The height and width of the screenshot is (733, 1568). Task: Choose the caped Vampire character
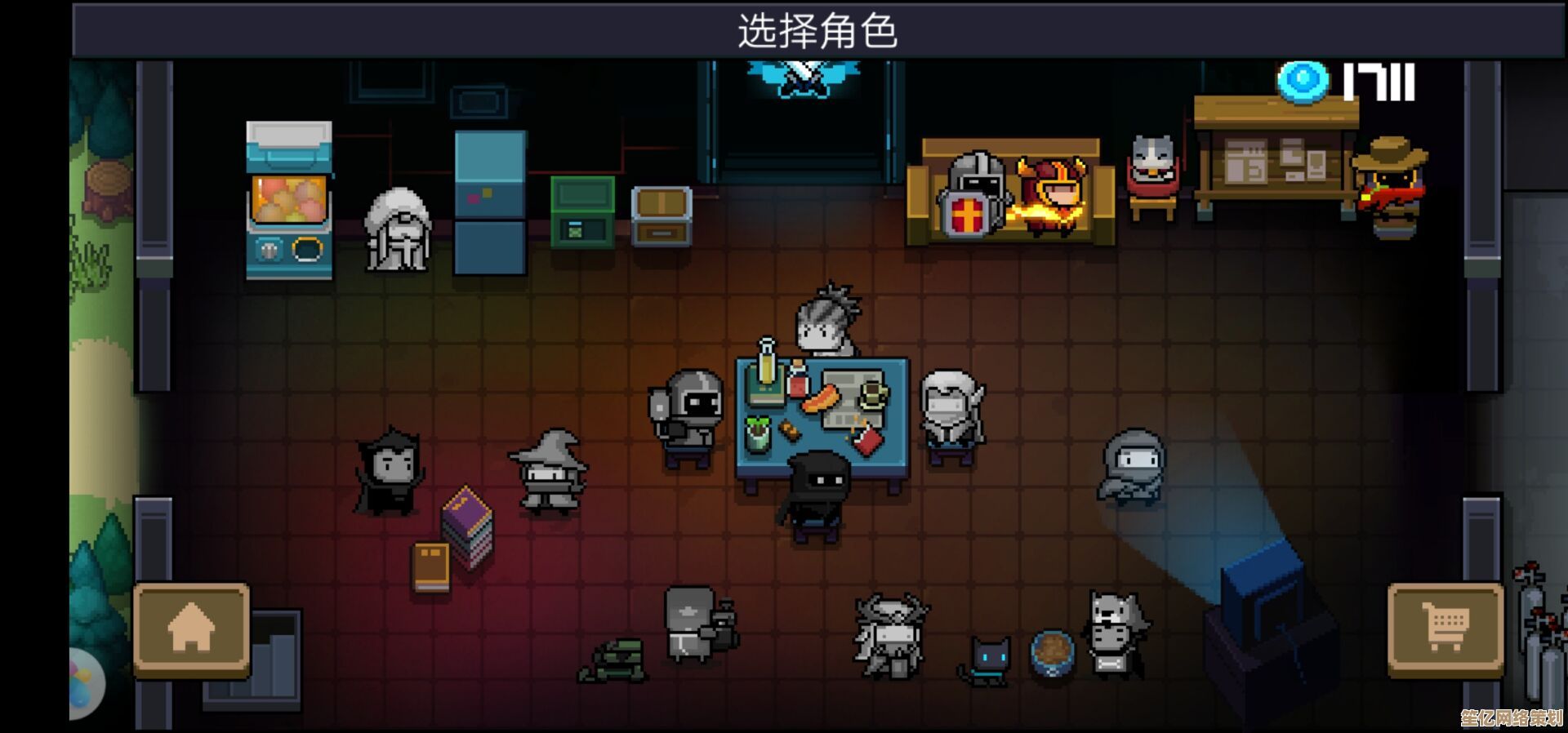click(x=390, y=473)
